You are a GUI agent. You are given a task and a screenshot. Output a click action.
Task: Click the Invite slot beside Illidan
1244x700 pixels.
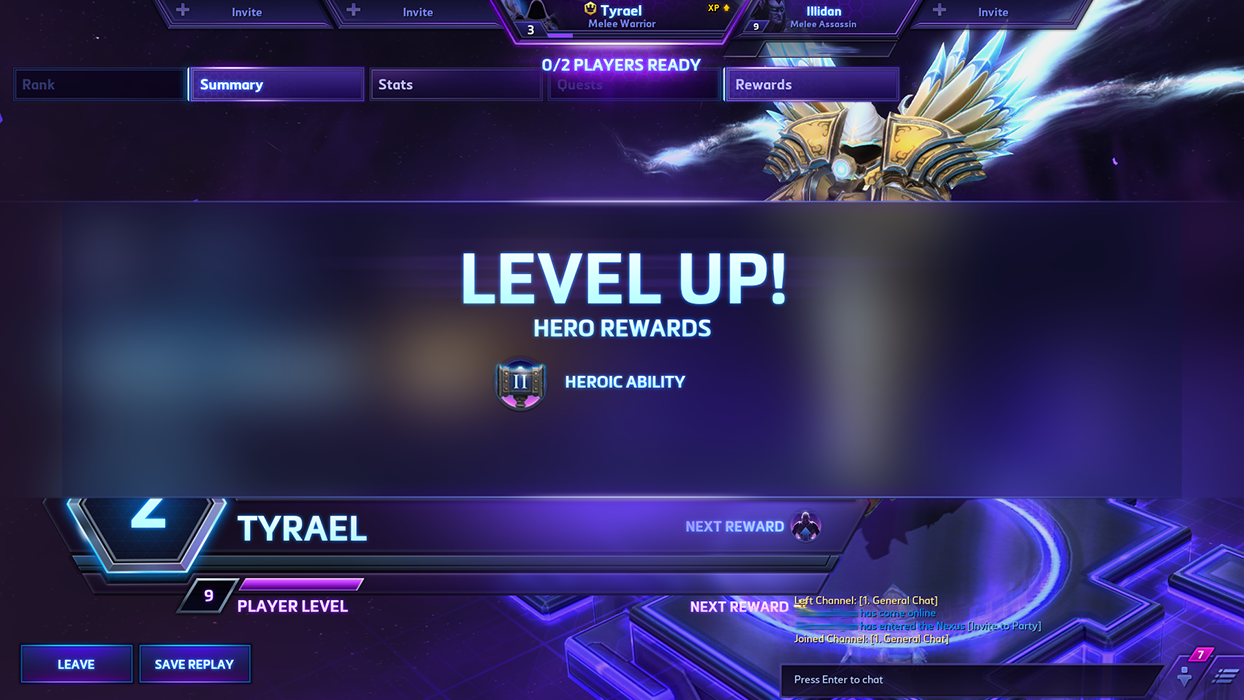[x=992, y=12]
